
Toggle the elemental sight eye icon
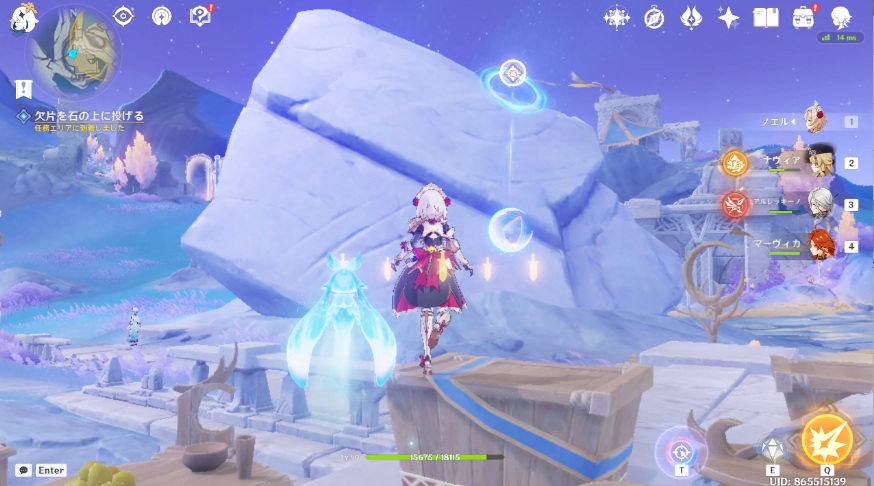pos(123,16)
